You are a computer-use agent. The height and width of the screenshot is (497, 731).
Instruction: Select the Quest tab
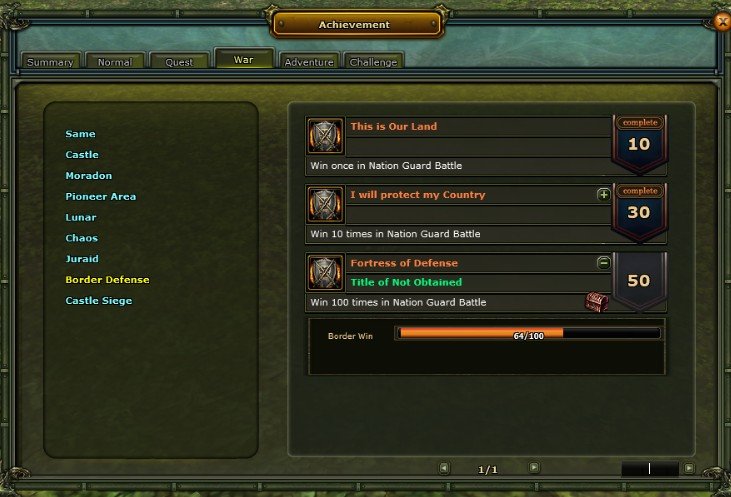click(x=179, y=62)
